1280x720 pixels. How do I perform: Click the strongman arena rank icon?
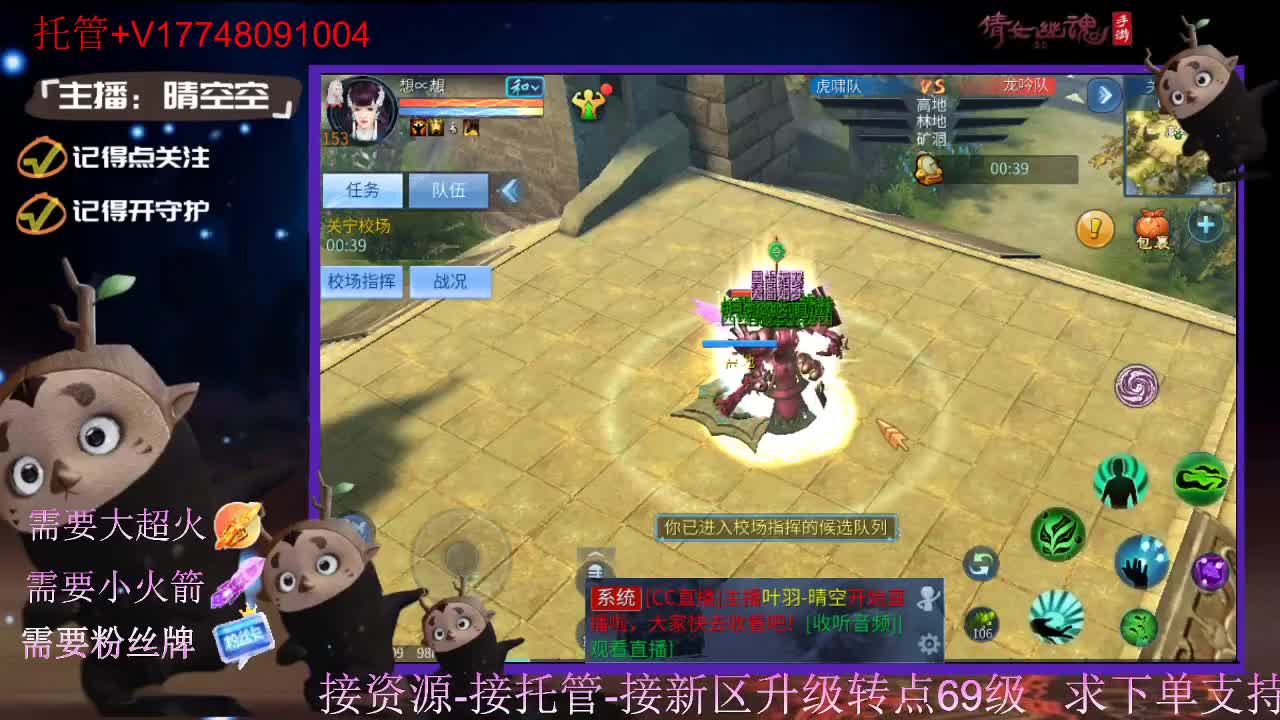pyautogui.click(x=588, y=103)
